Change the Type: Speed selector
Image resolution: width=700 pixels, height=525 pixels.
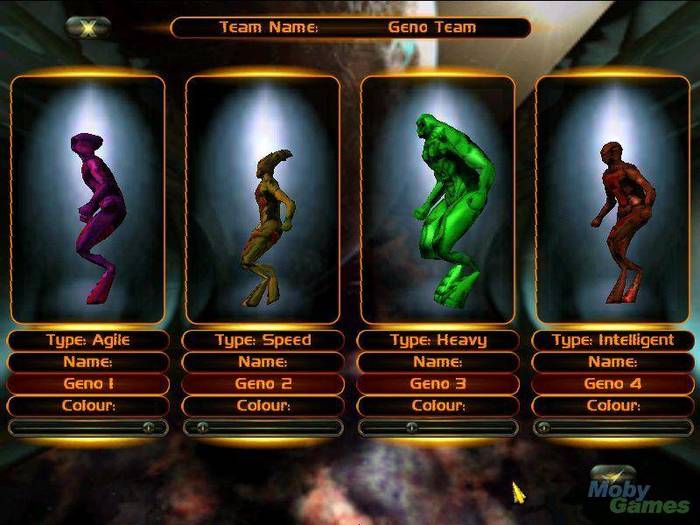263,340
